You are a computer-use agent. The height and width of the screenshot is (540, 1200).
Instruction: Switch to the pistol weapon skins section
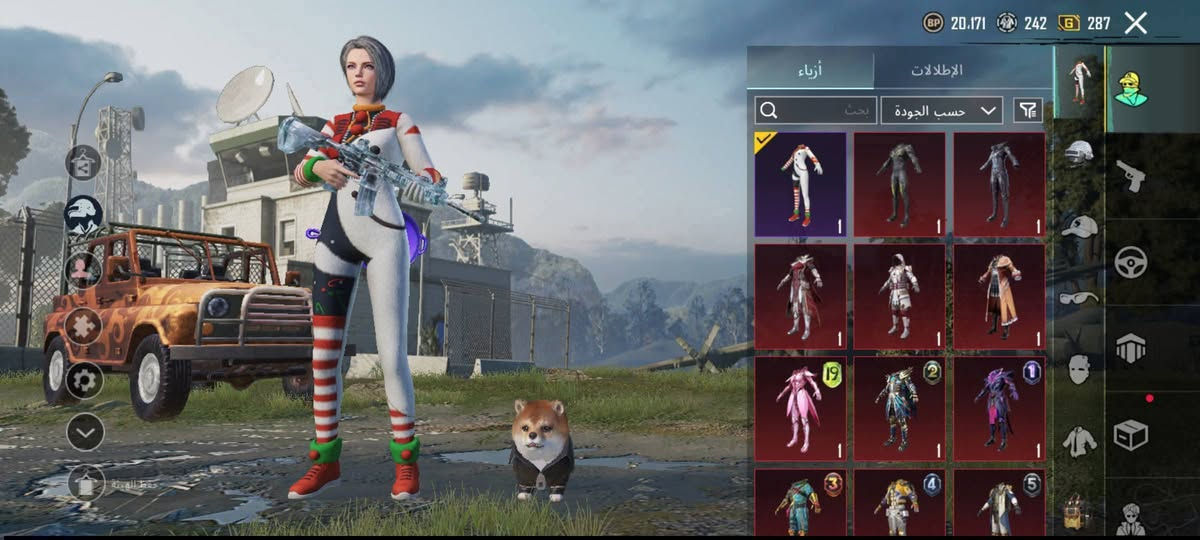tap(1130, 176)
